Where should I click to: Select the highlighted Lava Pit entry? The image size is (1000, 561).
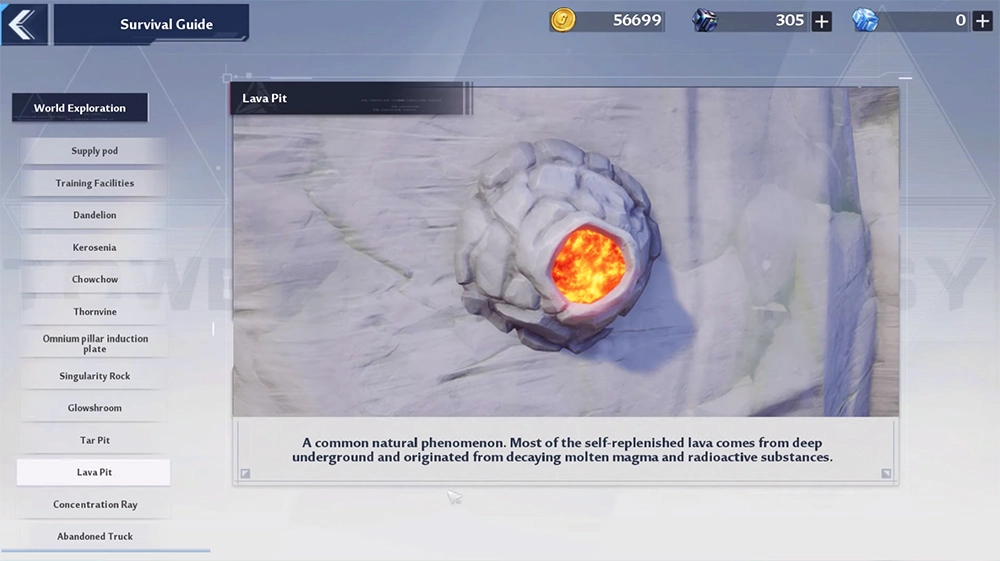pos(94,472)
